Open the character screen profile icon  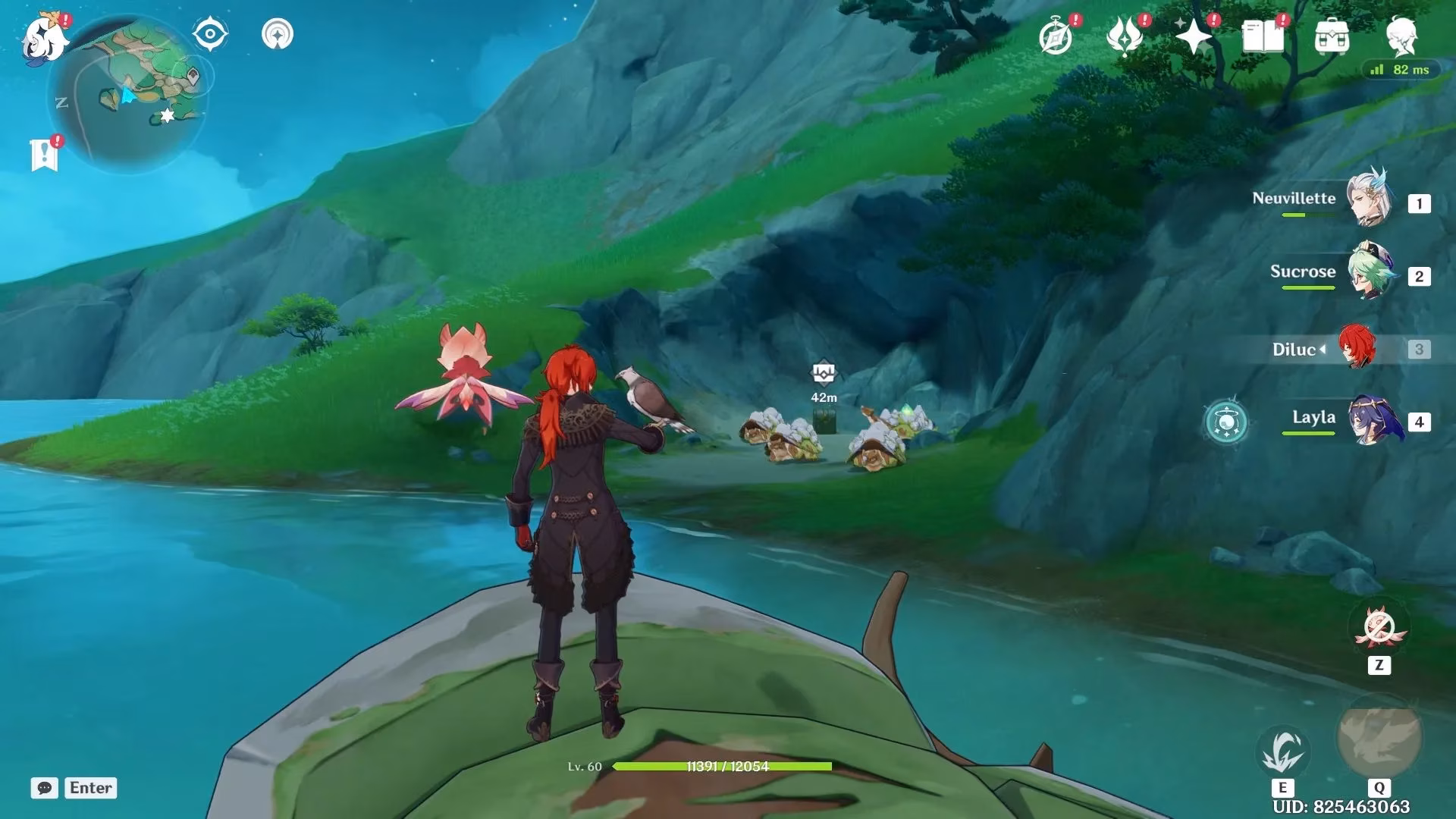(x=1401, y=35)
